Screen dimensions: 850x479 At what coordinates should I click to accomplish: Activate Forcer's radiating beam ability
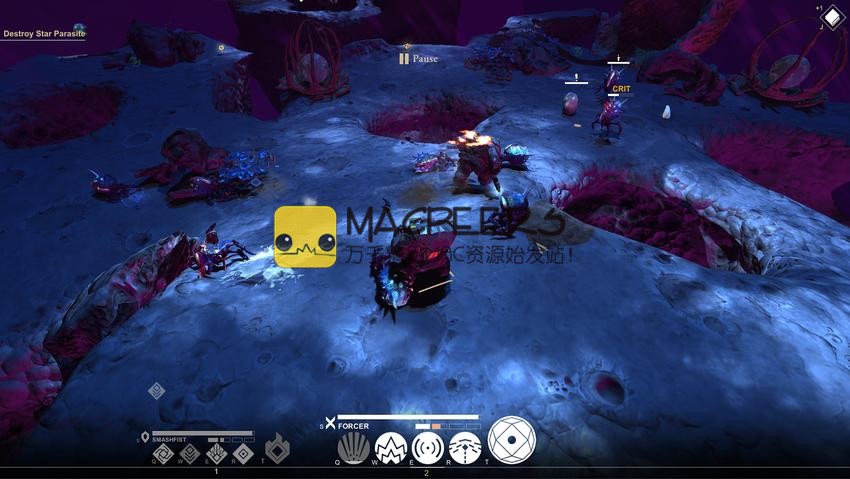pyautogui.click(x=465, y=447)
